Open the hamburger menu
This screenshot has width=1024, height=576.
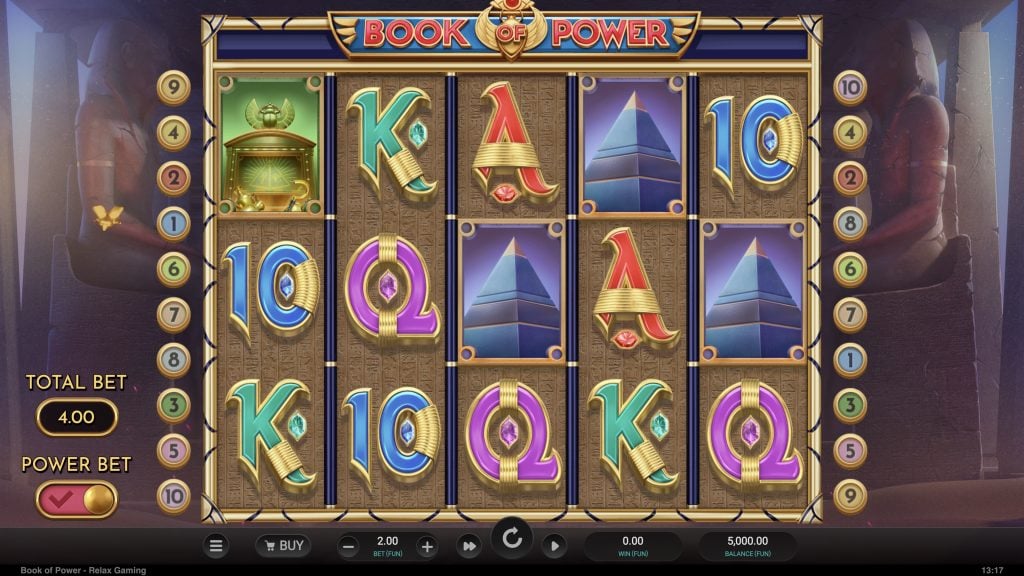[x=216, y=546]
